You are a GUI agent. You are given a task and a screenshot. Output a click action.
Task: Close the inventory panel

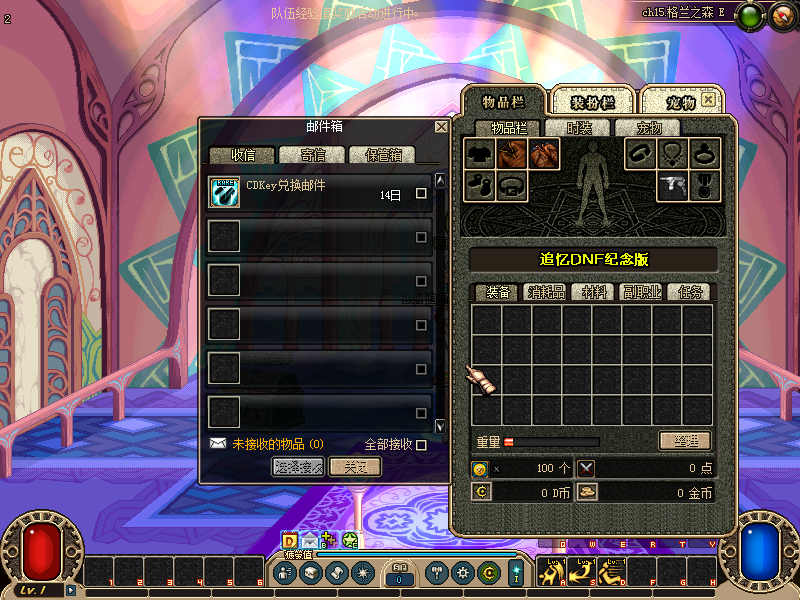click(708, 100)
